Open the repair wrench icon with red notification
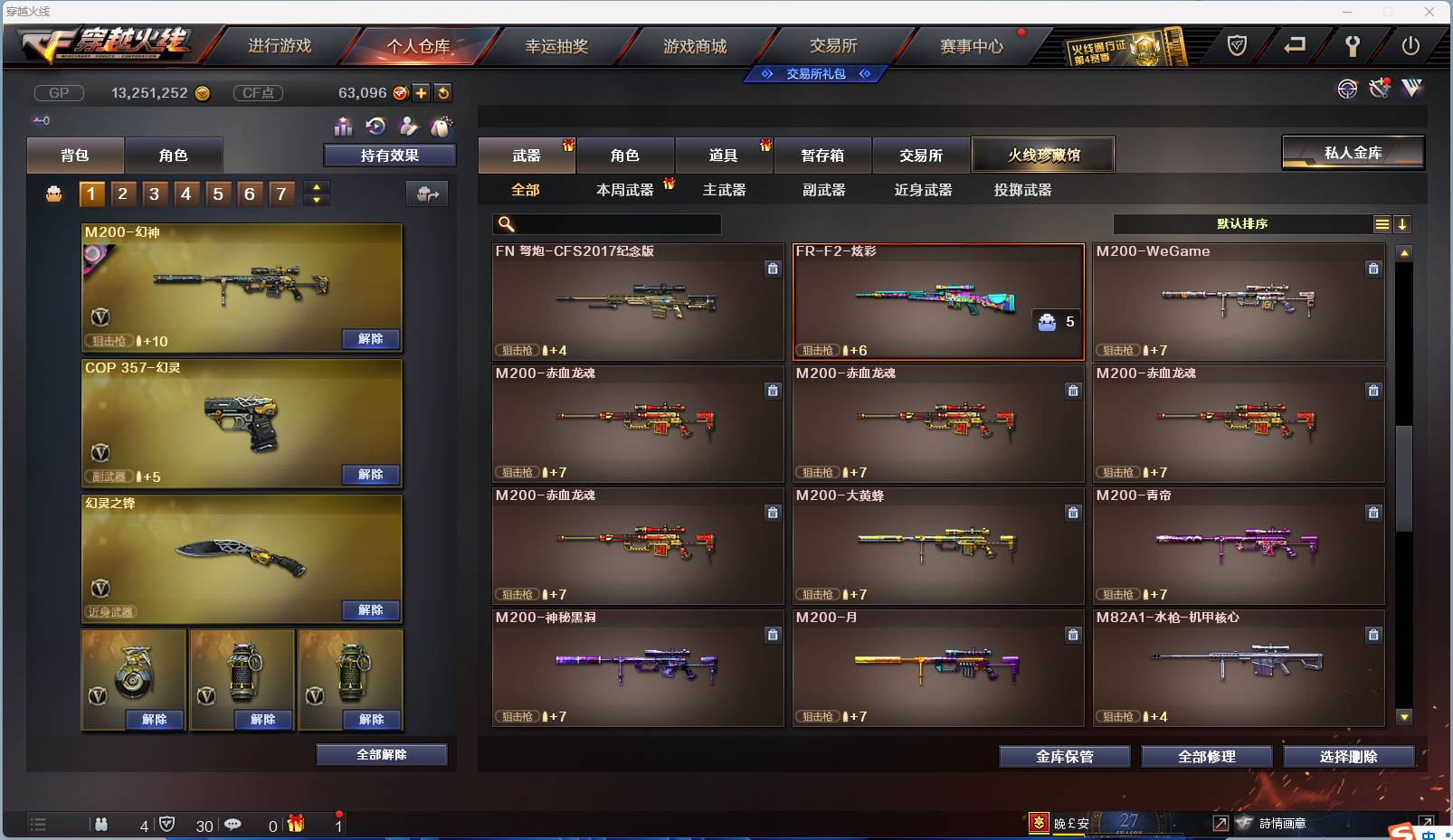This screenshot has width=1453, height=840. coord(1380,90)
